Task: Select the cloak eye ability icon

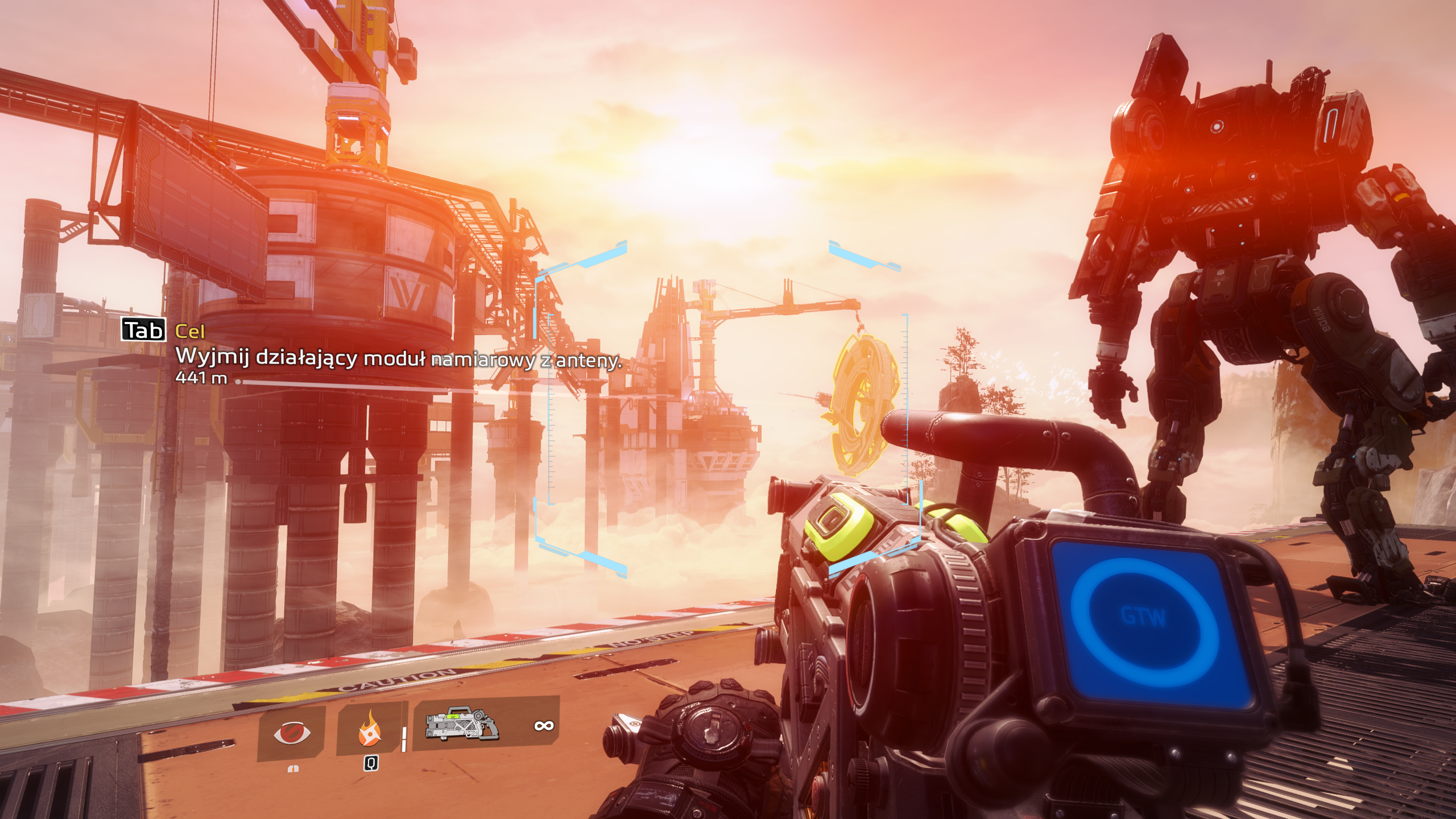Action: point(292,733)
